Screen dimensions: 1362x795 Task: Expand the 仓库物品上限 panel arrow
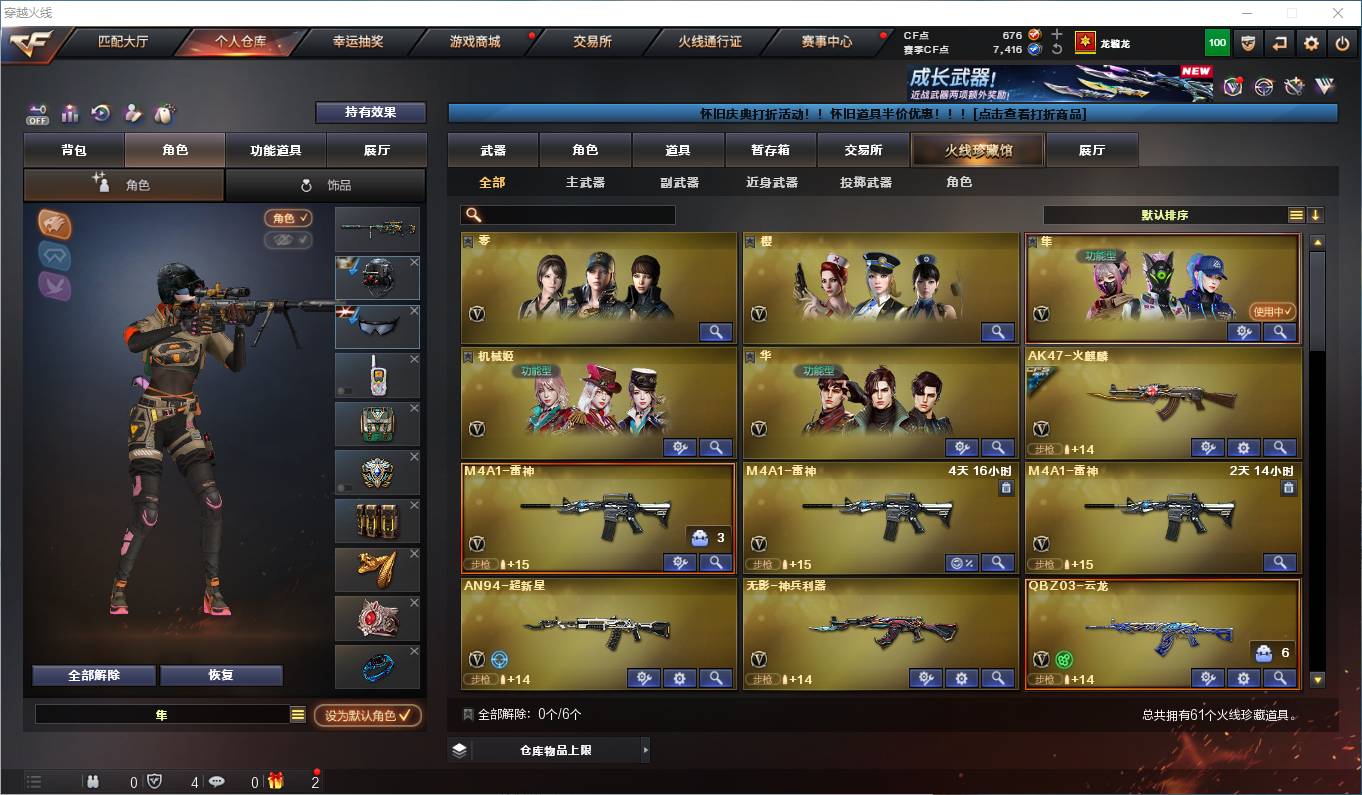[646, 748]
